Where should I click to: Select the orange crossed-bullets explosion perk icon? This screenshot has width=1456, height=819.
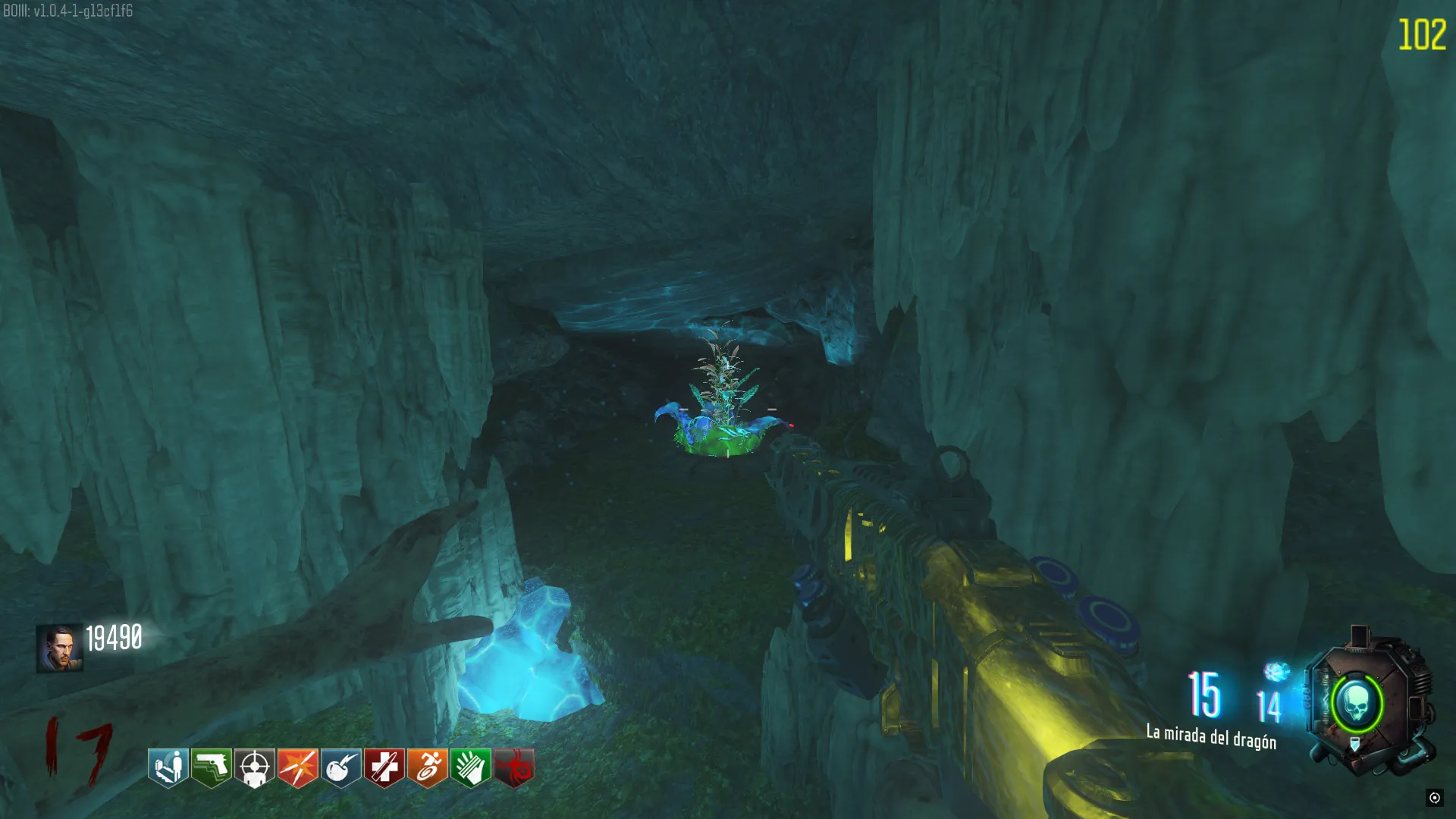click(298, 767)
